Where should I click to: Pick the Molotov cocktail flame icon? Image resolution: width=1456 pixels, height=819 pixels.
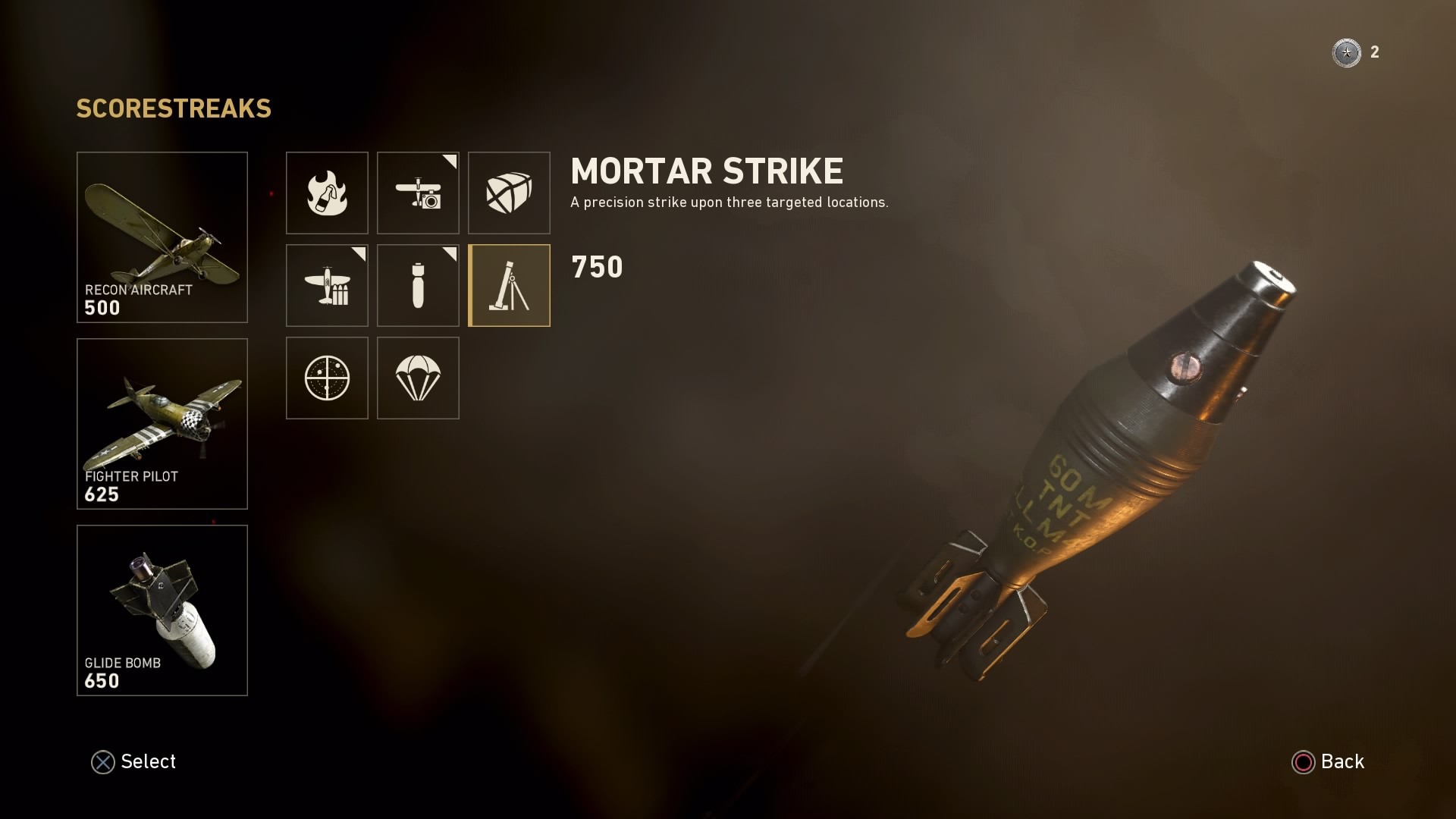[x=327, y=193]
